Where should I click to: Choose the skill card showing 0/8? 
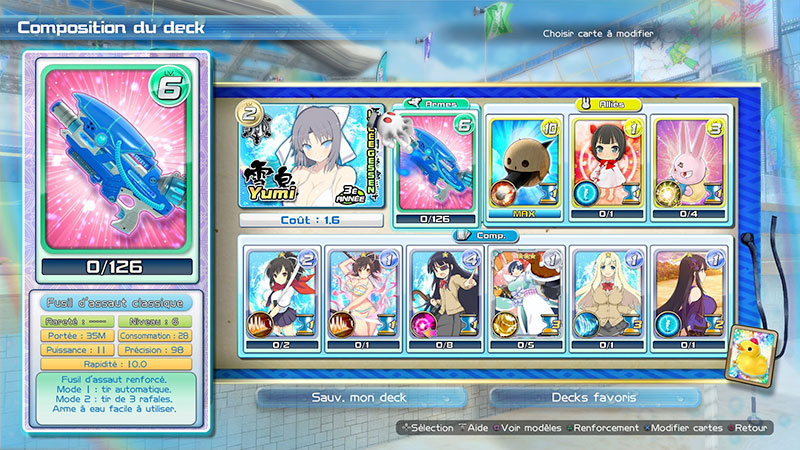(446, 292)
